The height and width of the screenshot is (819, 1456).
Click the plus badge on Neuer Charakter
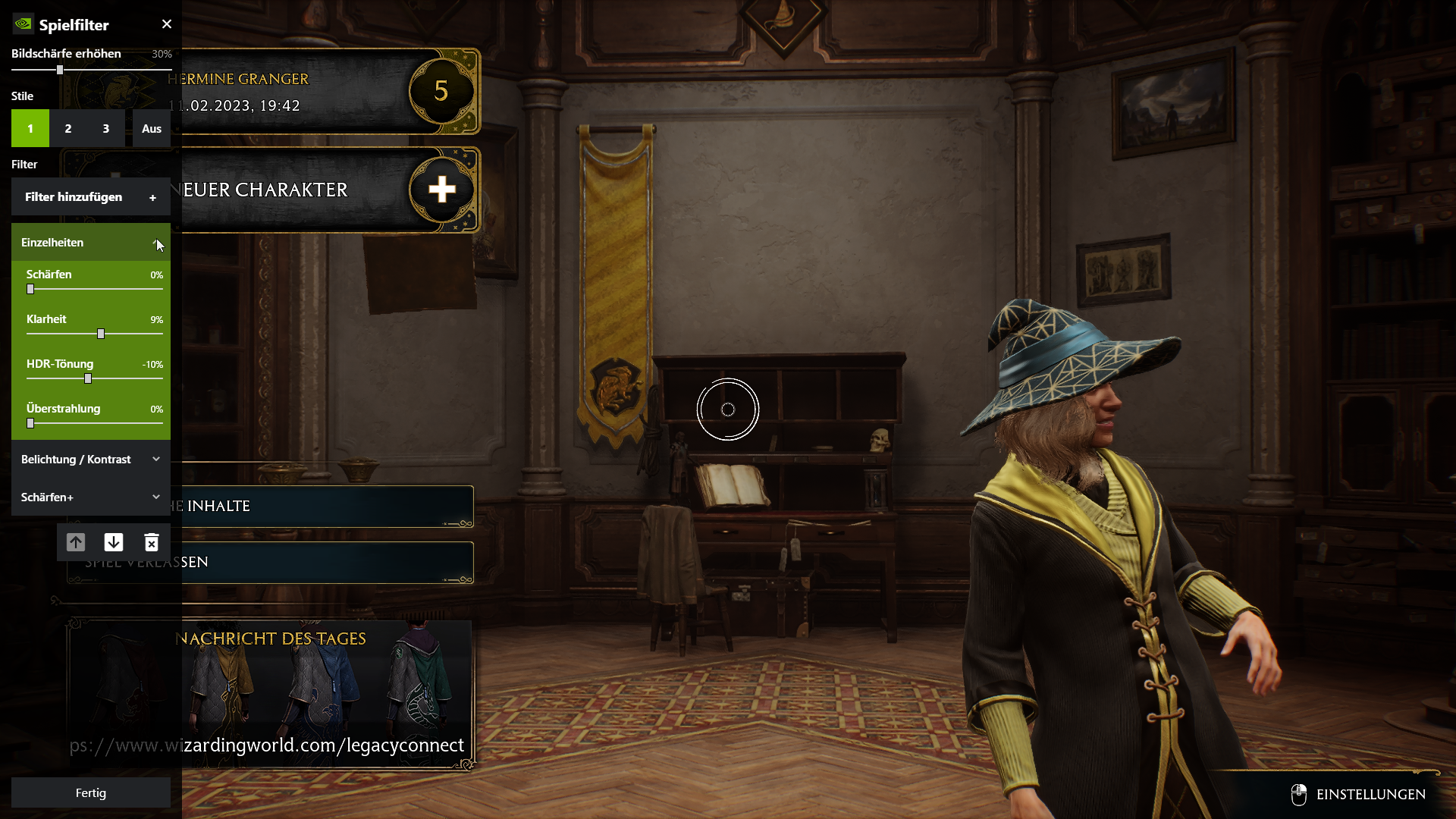(x=442, y=190)
